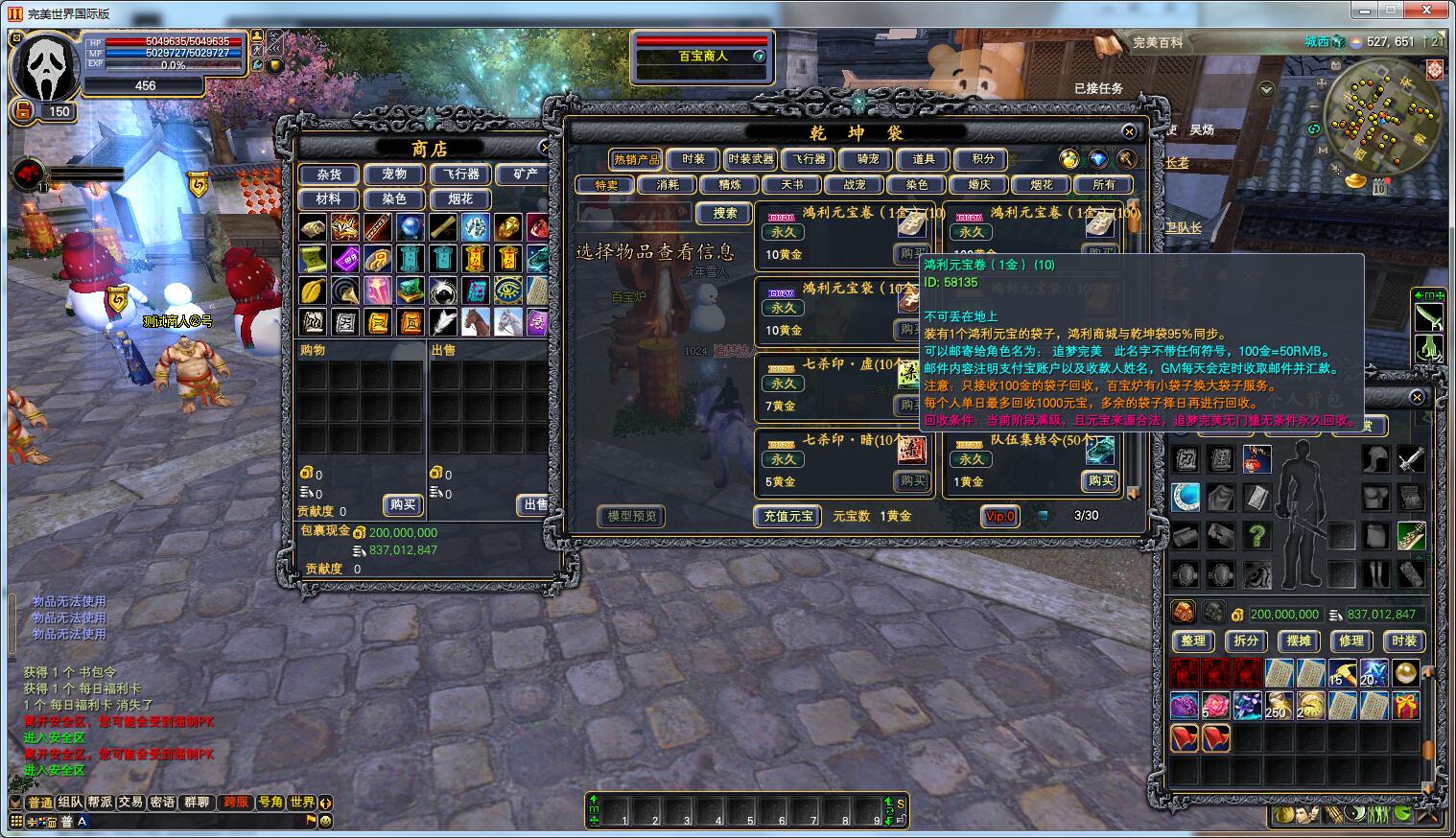
Task: Click 购买 in the 商店 window
Action: coord(403,504)
